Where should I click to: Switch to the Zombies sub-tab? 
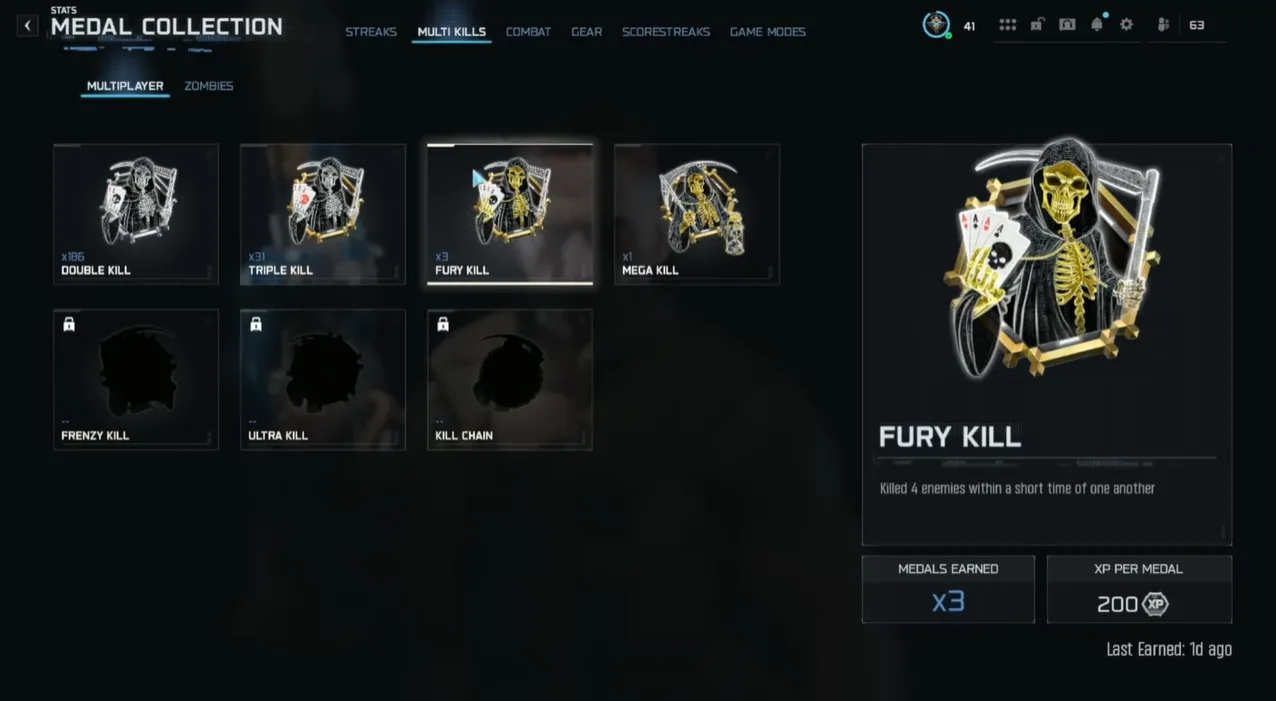[209, 86]
